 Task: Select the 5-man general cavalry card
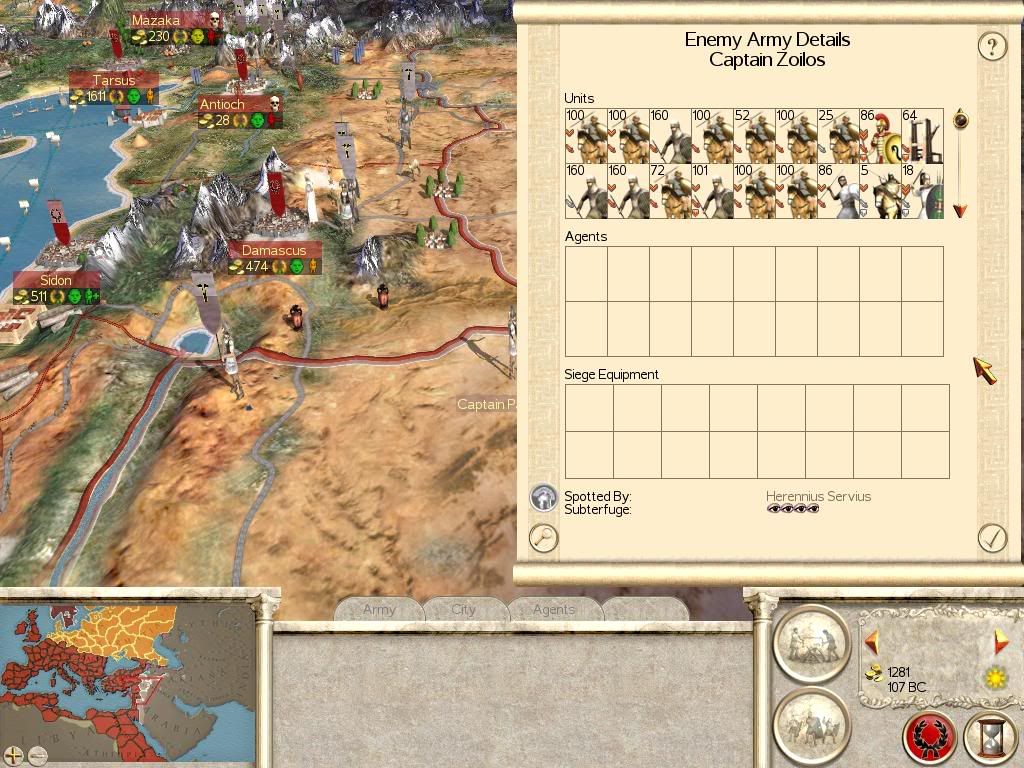[881, 192]
